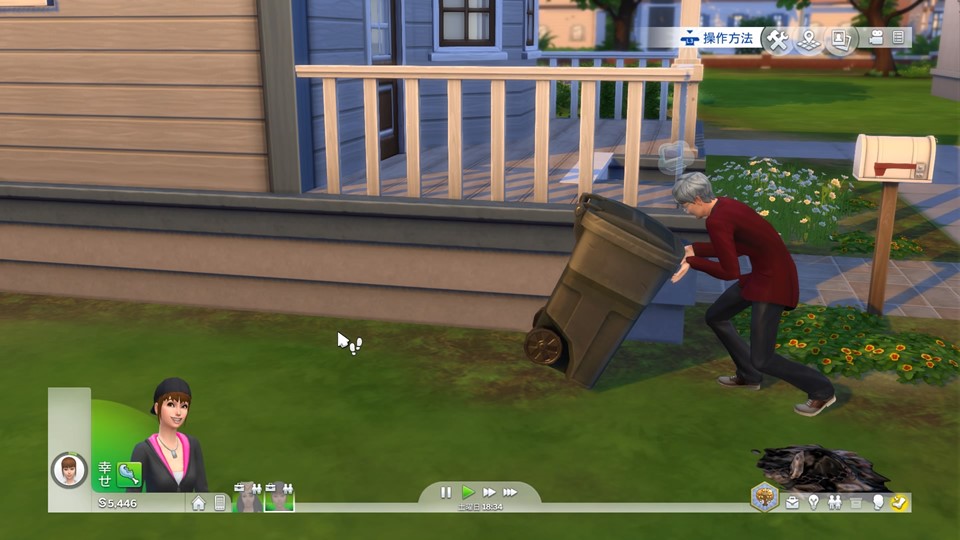Open the map view with the location pin icon

pyautogui.click(x=808, y=40)
